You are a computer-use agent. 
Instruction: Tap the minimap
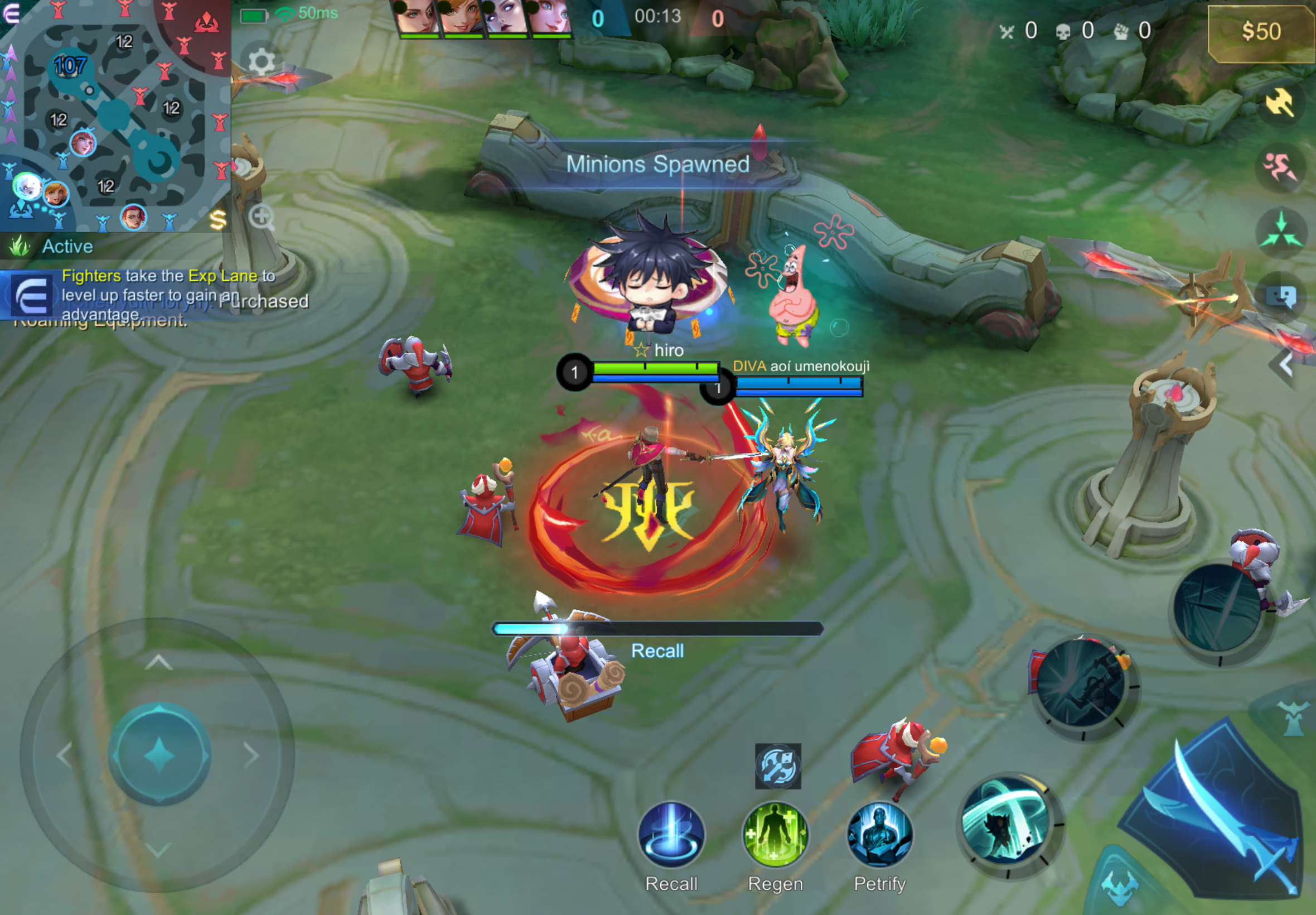[114, 115]
